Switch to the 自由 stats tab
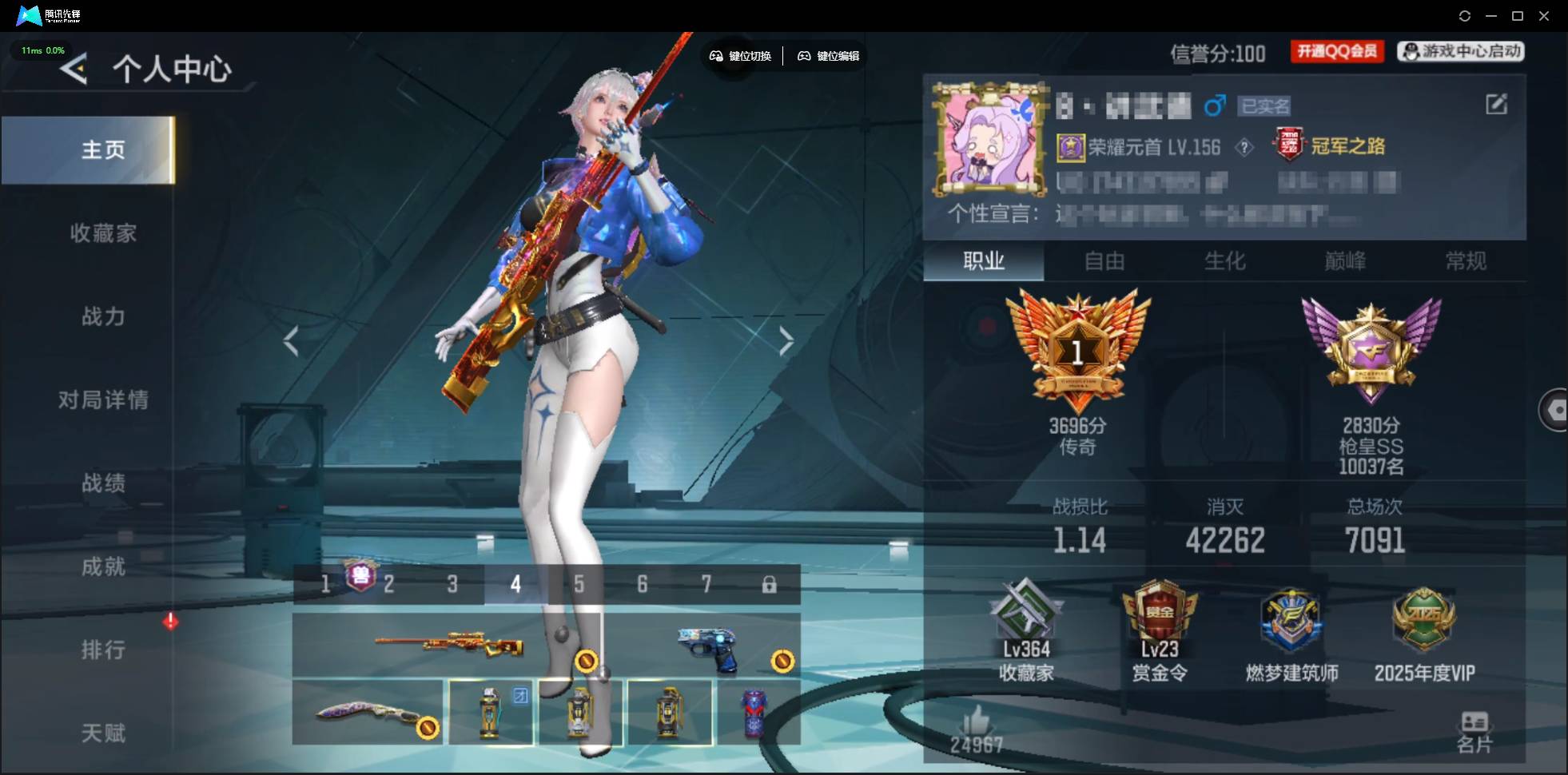1568x775 pixels. coord(1104,261)
